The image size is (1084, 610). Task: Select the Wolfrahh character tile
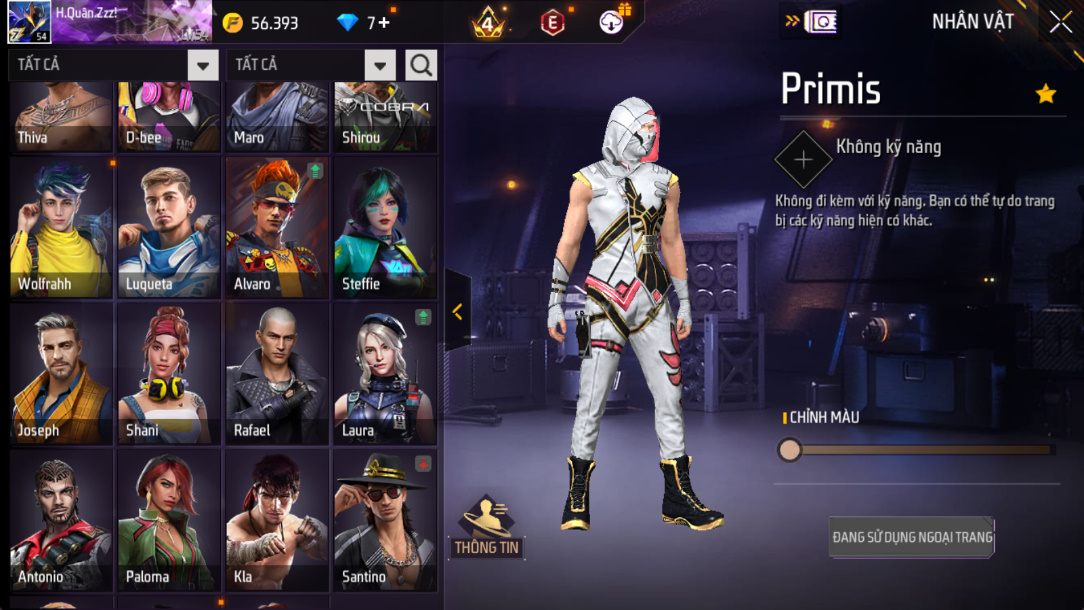61,227
